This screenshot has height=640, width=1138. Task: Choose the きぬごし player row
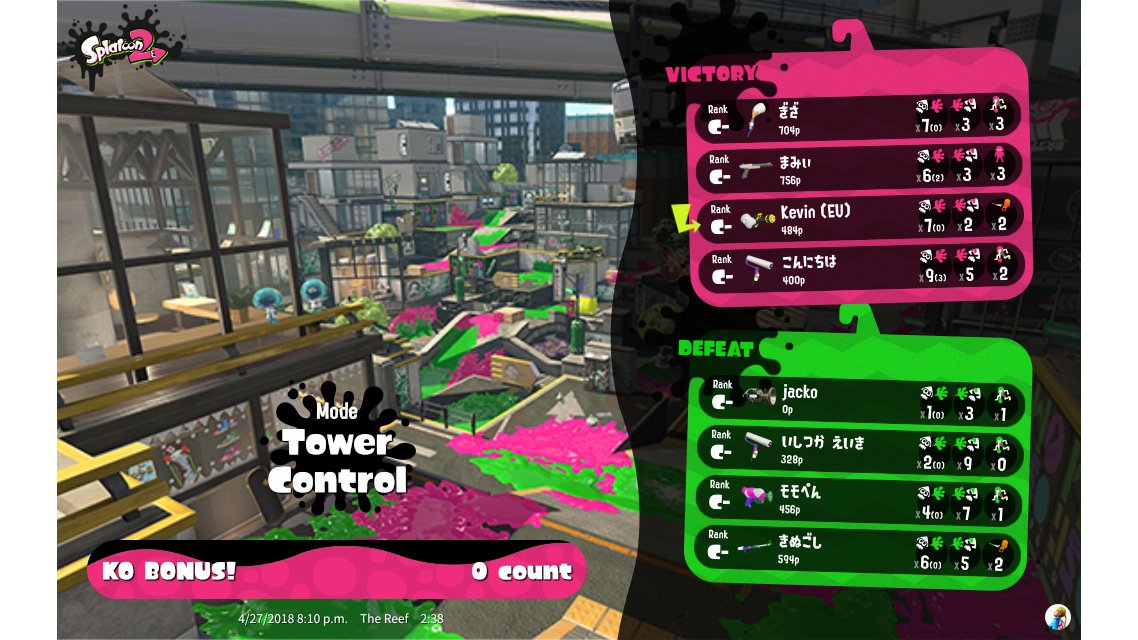tap(860, 548)
